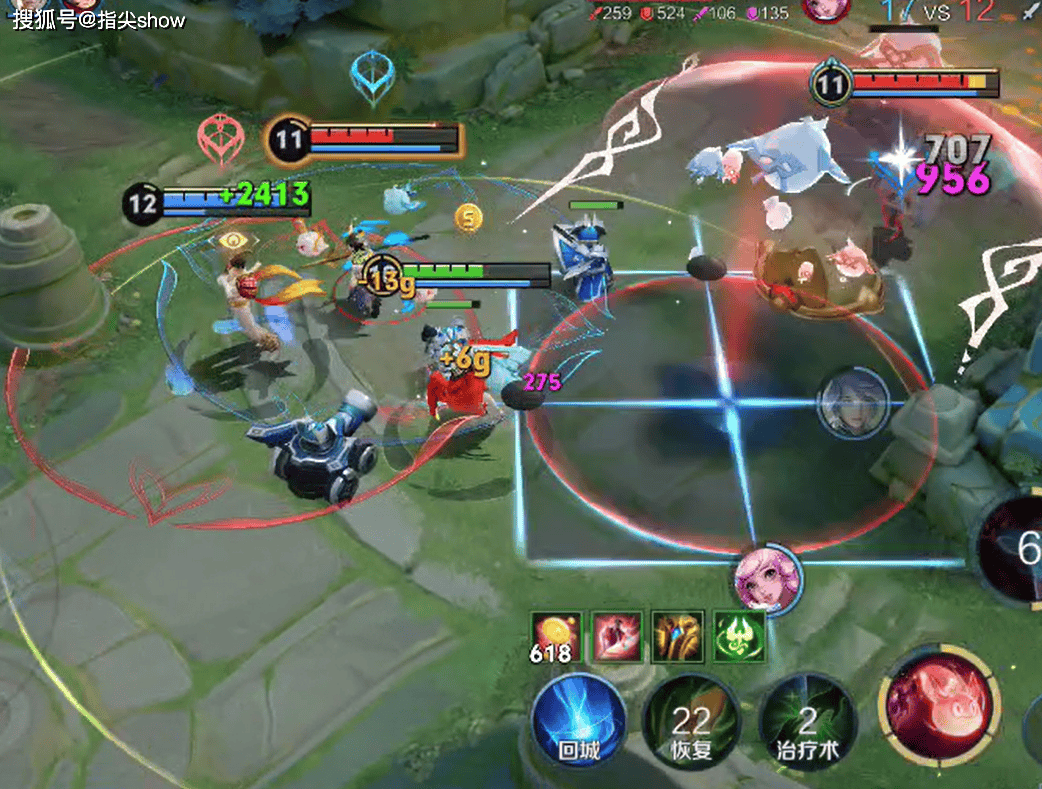
Task: Tap the gold coin icon showing 618
Action: click(554, 637)
